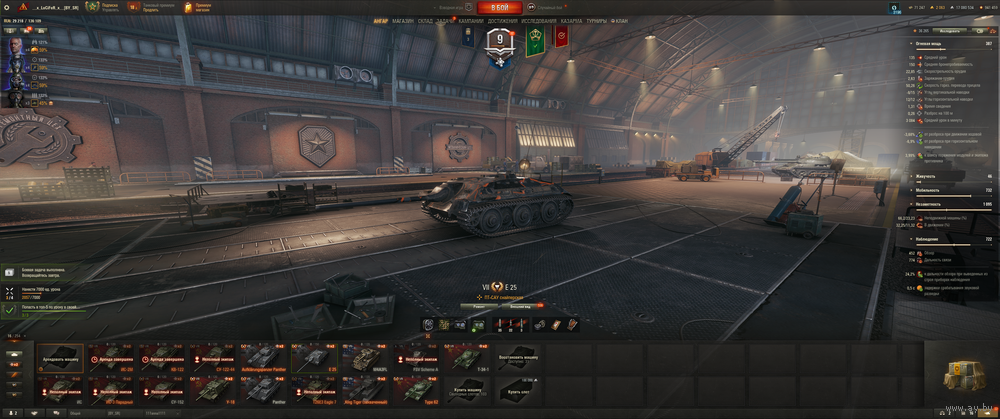The image size is (1000, 419).
Task: Start a battle with the В БОЙ button
Action: tap(499, 7)
